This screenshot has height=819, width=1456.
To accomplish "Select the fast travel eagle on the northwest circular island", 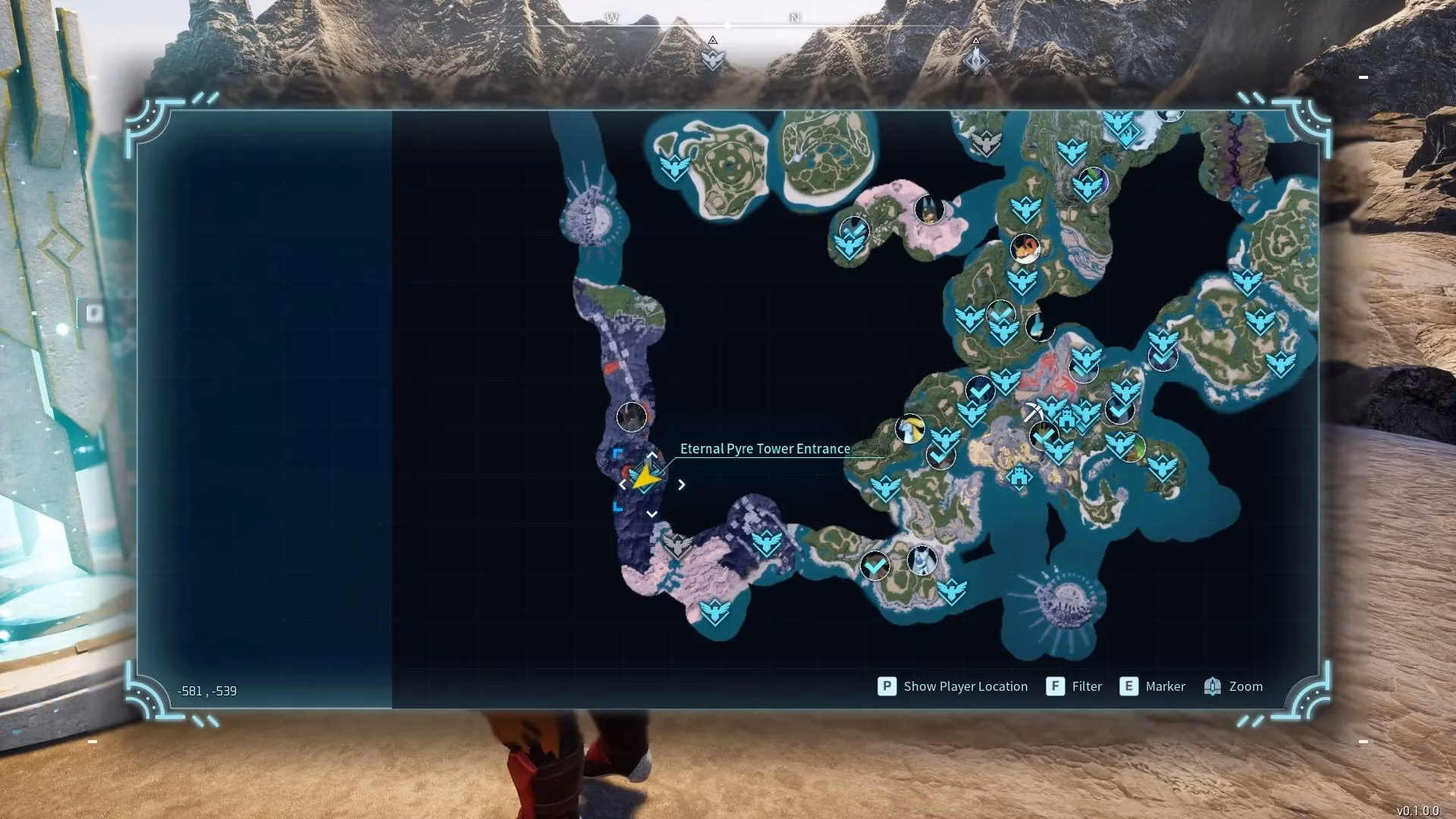I will point(673,168).
